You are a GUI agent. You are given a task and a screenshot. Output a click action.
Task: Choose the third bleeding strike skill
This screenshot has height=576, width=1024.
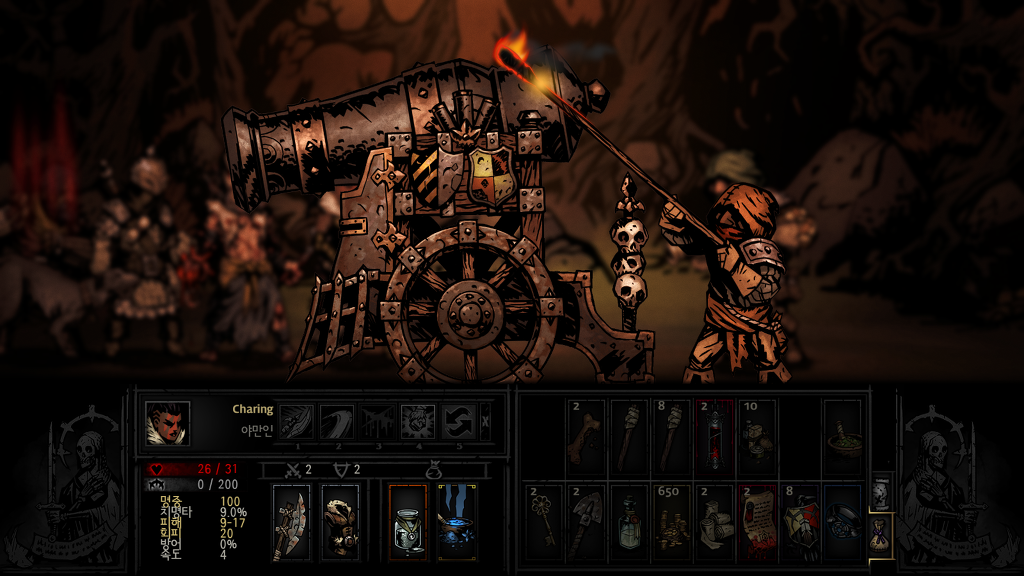376,422
